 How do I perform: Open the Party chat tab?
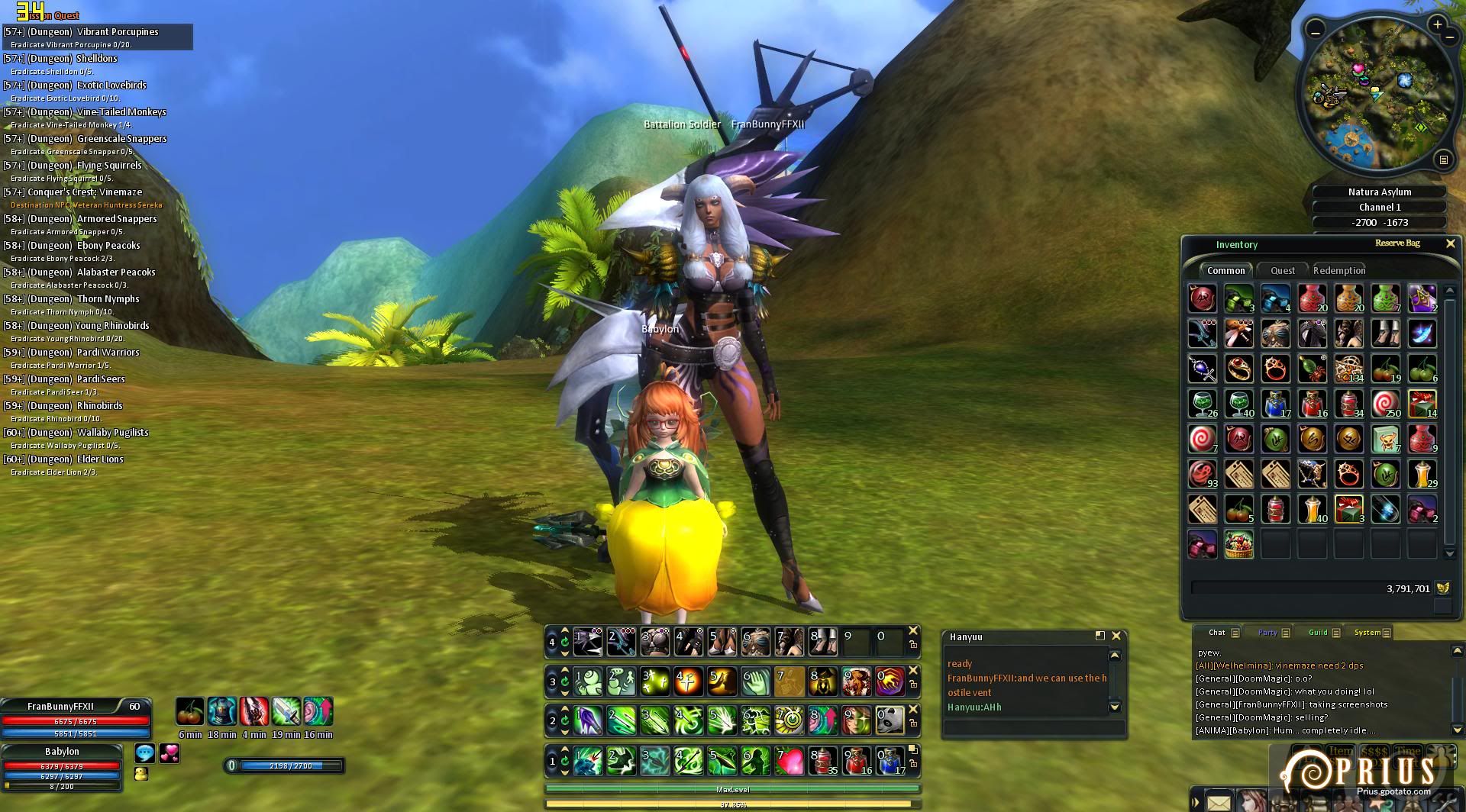click(1267, 632)
